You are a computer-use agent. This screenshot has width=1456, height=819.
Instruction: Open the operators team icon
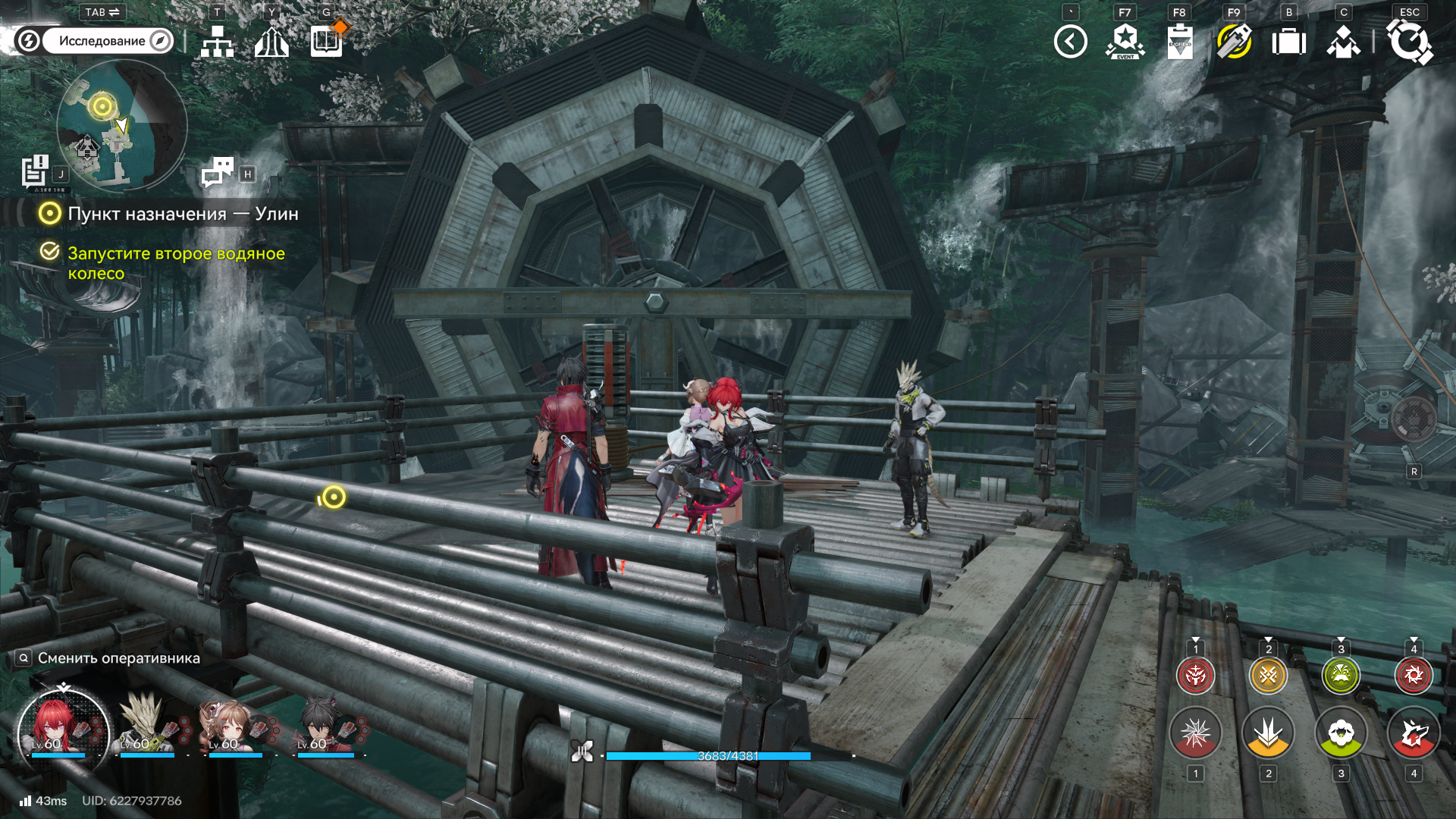click(1343, 42)
